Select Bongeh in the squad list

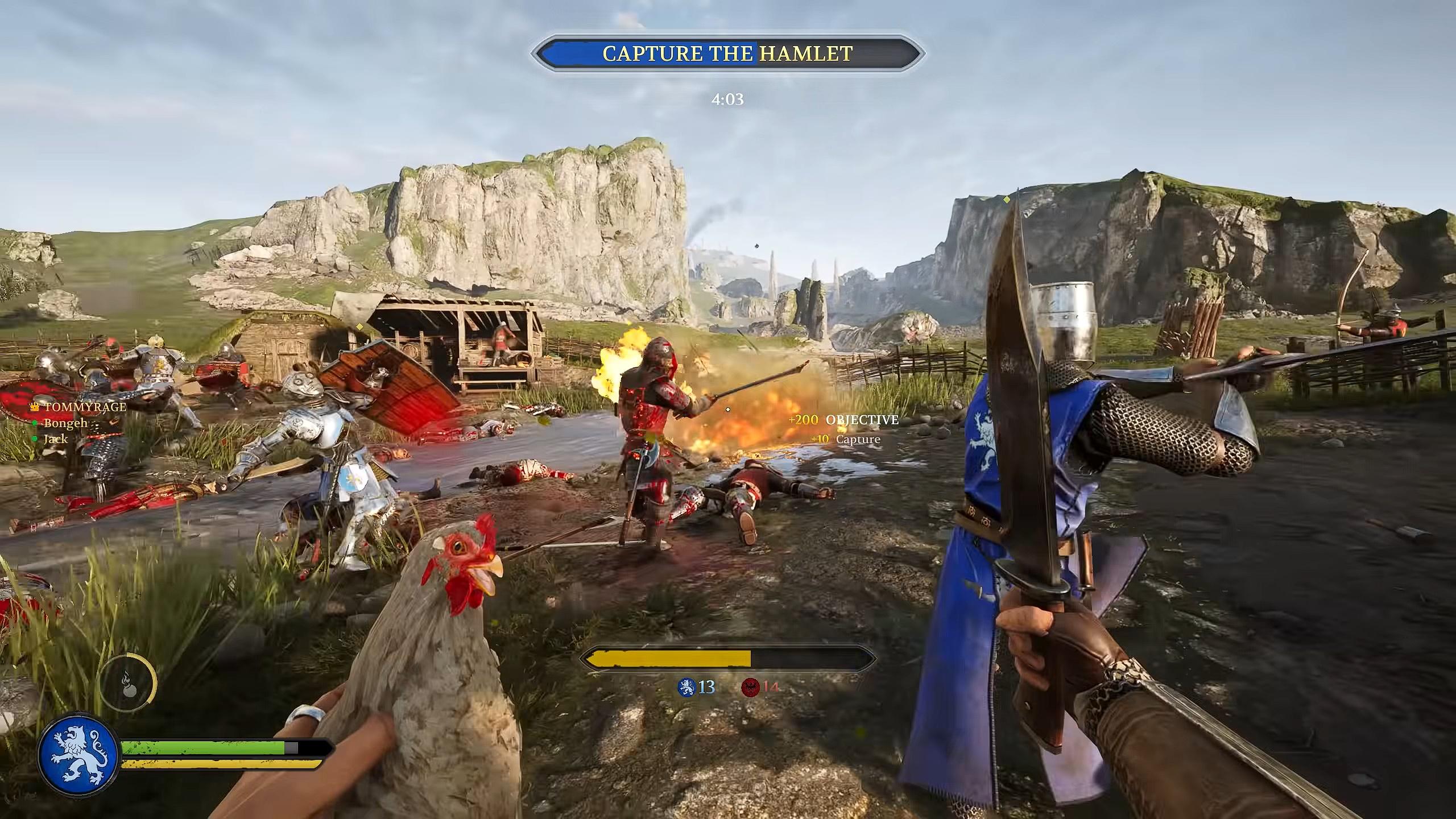[x=65, y=423]
